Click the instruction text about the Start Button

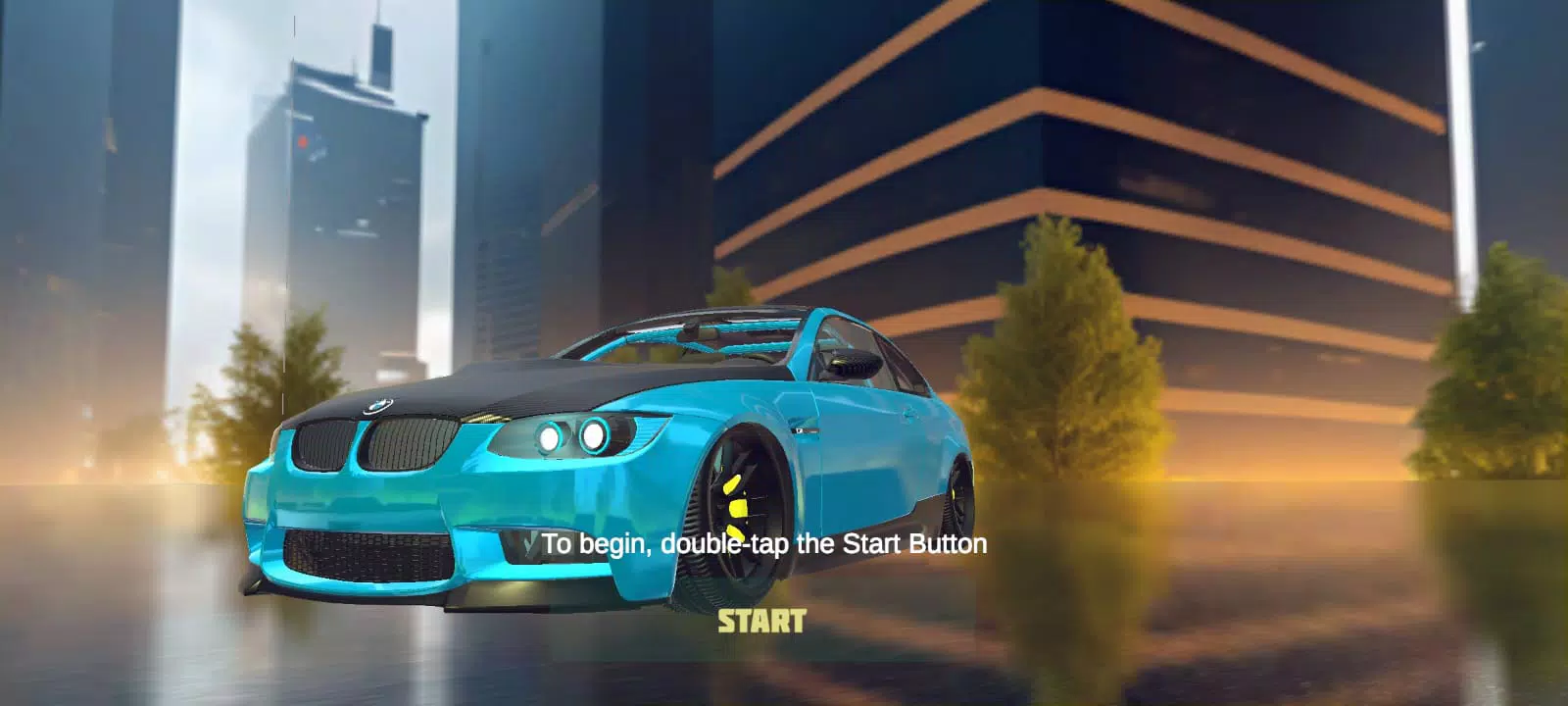click(767, 543)
